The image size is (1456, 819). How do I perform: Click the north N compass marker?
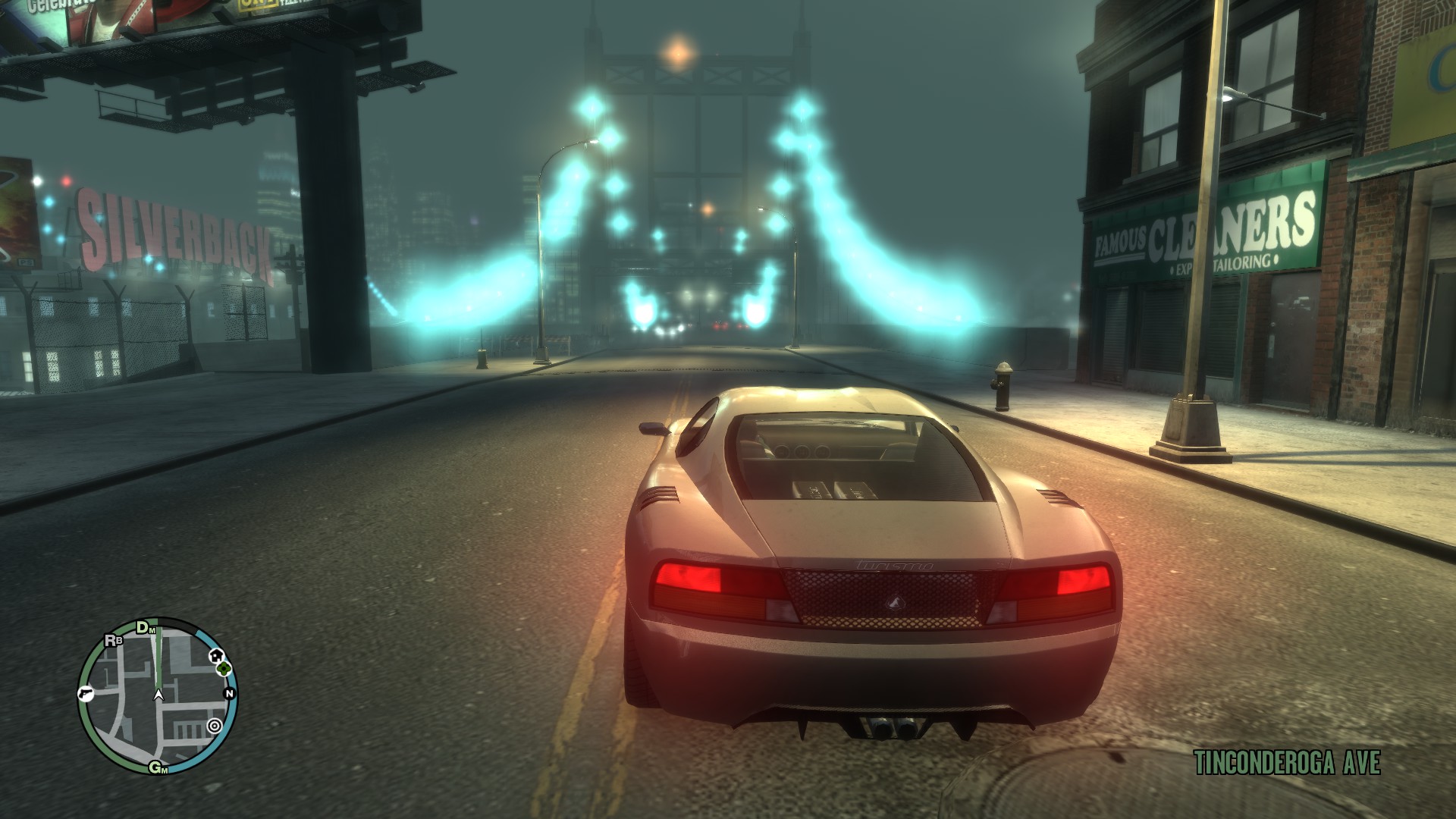pyautogui.click(x=229, y=694)
